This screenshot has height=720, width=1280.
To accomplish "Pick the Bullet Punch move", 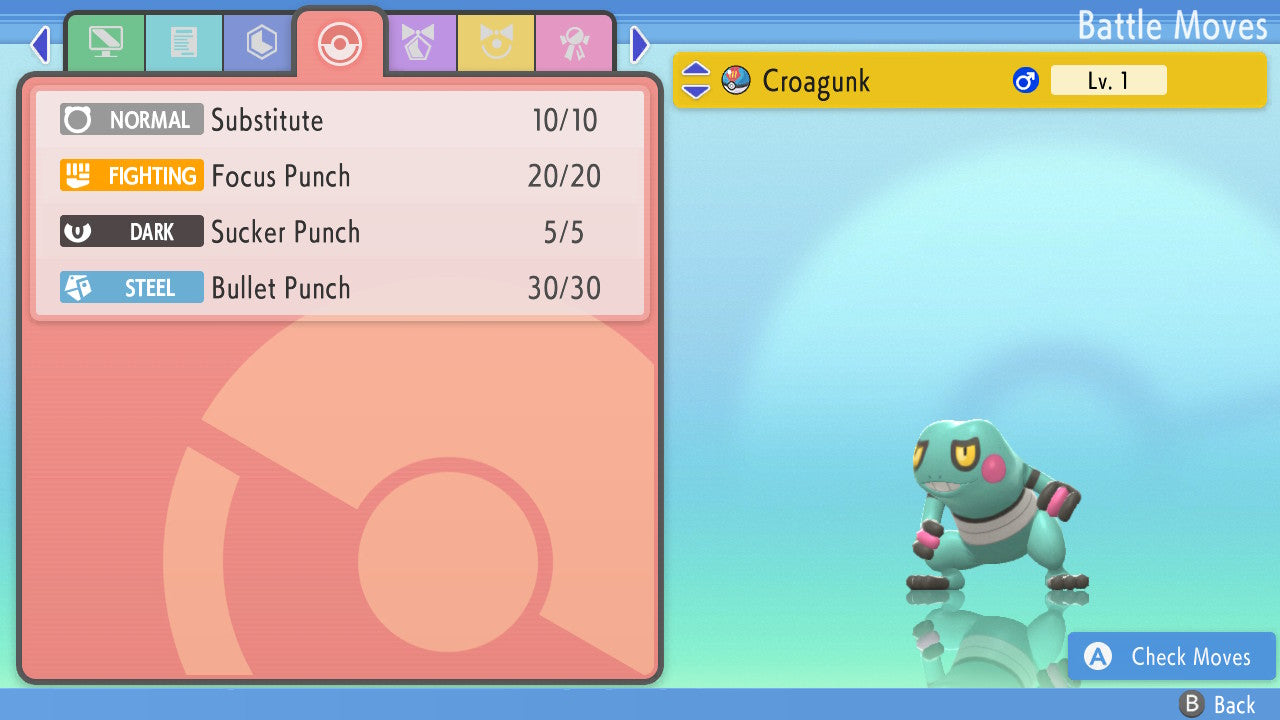I will (x=340, y=288).
